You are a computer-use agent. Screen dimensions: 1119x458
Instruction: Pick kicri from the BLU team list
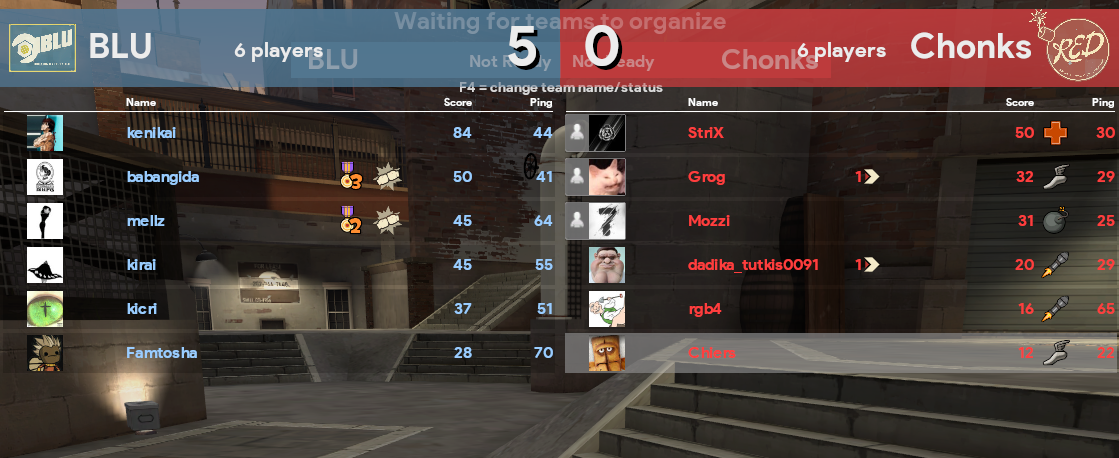tap(142, 309)
